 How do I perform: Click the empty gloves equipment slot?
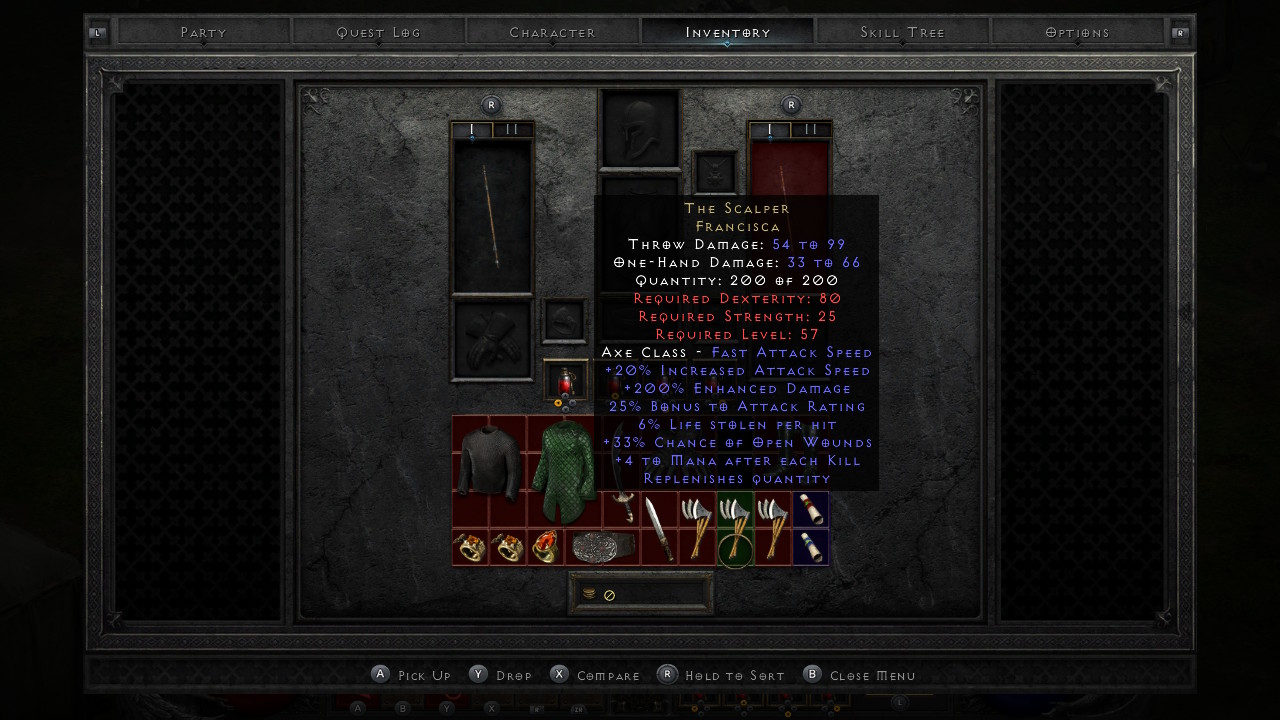click(491, 340)
